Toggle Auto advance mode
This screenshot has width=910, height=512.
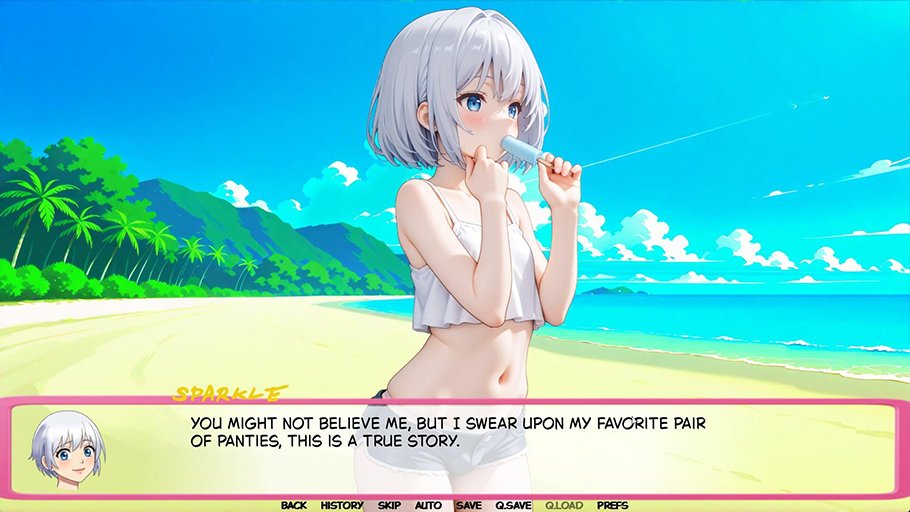pyautogui.click(x=428, y=505)
